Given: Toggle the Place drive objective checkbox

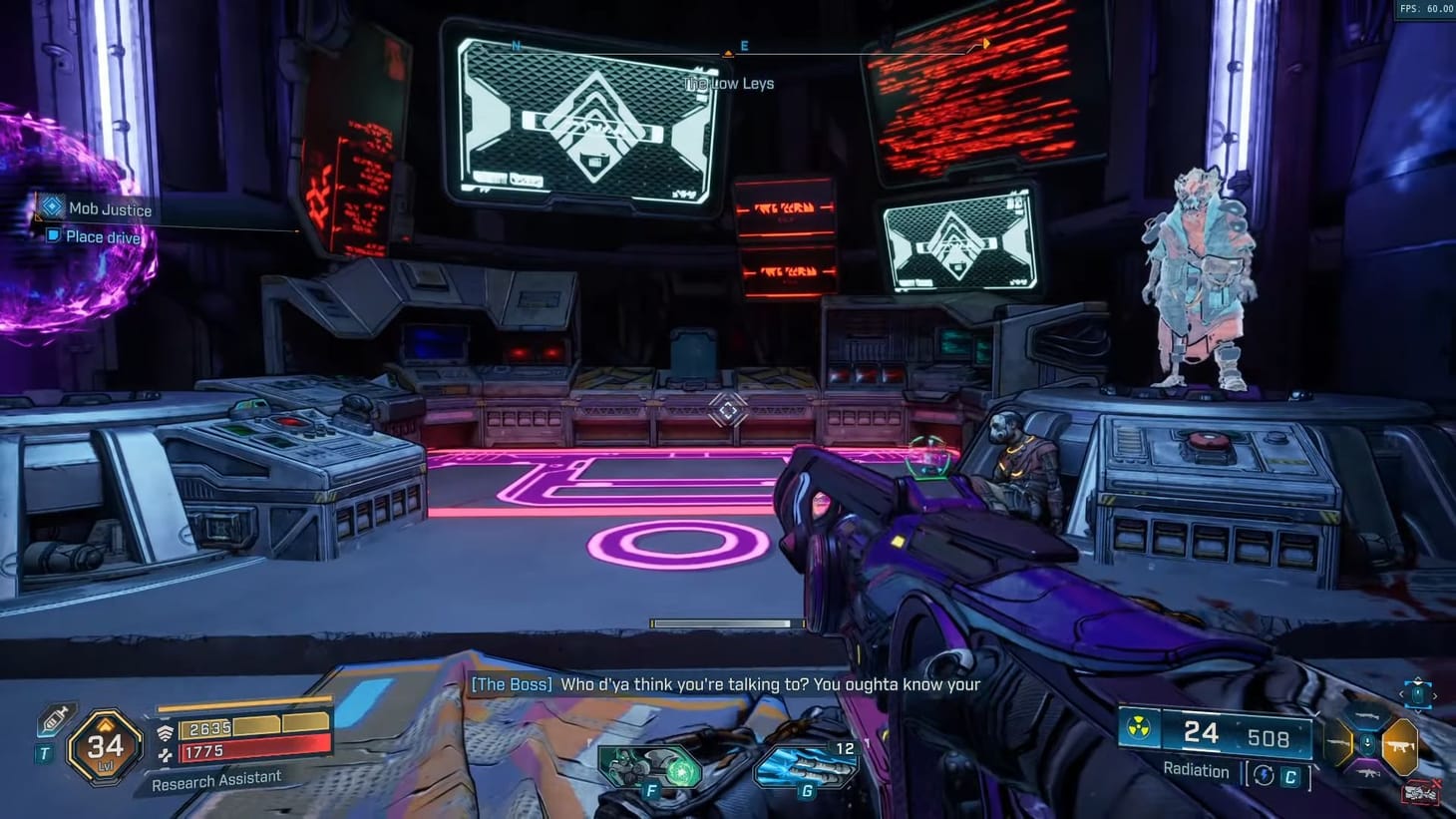Looking at the screenshot, I should pyautogui.click(x=52, y=236).
